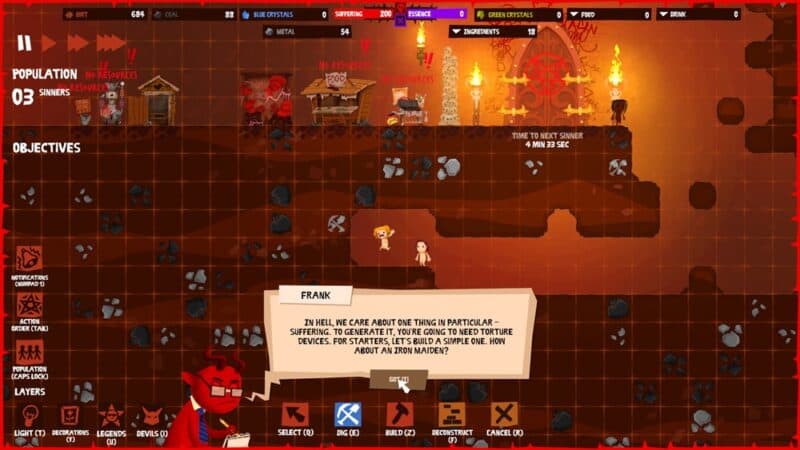Open the Action Order pentagram icon
800x450 pixels.
point(29,305)
